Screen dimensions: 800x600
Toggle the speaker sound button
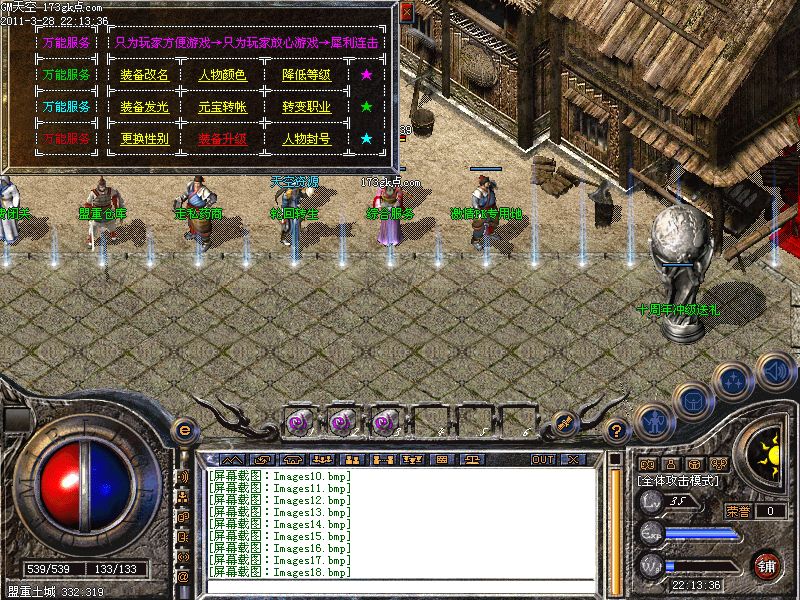[774, 370]
